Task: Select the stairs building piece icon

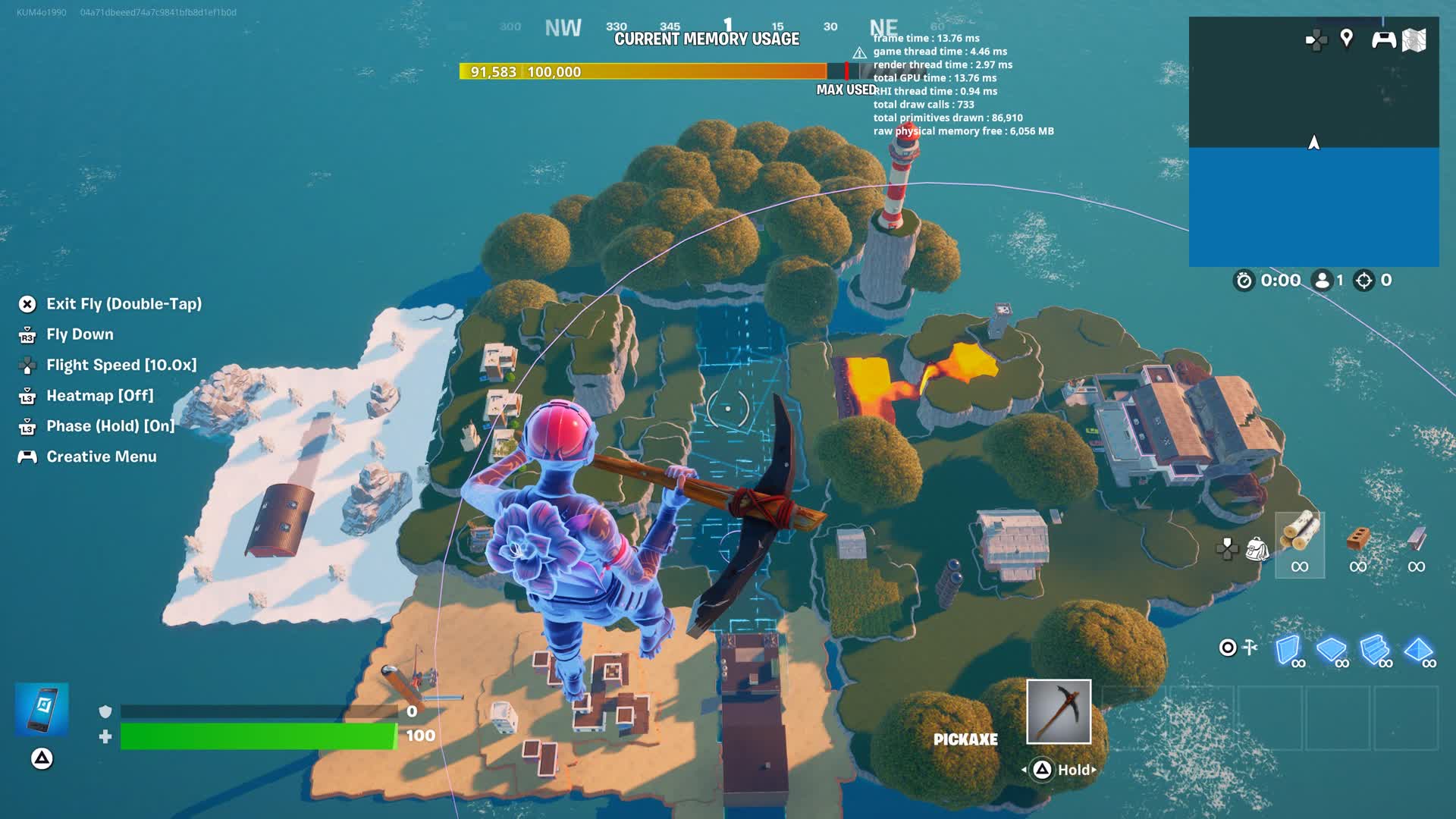Action: pos(1373,646)
